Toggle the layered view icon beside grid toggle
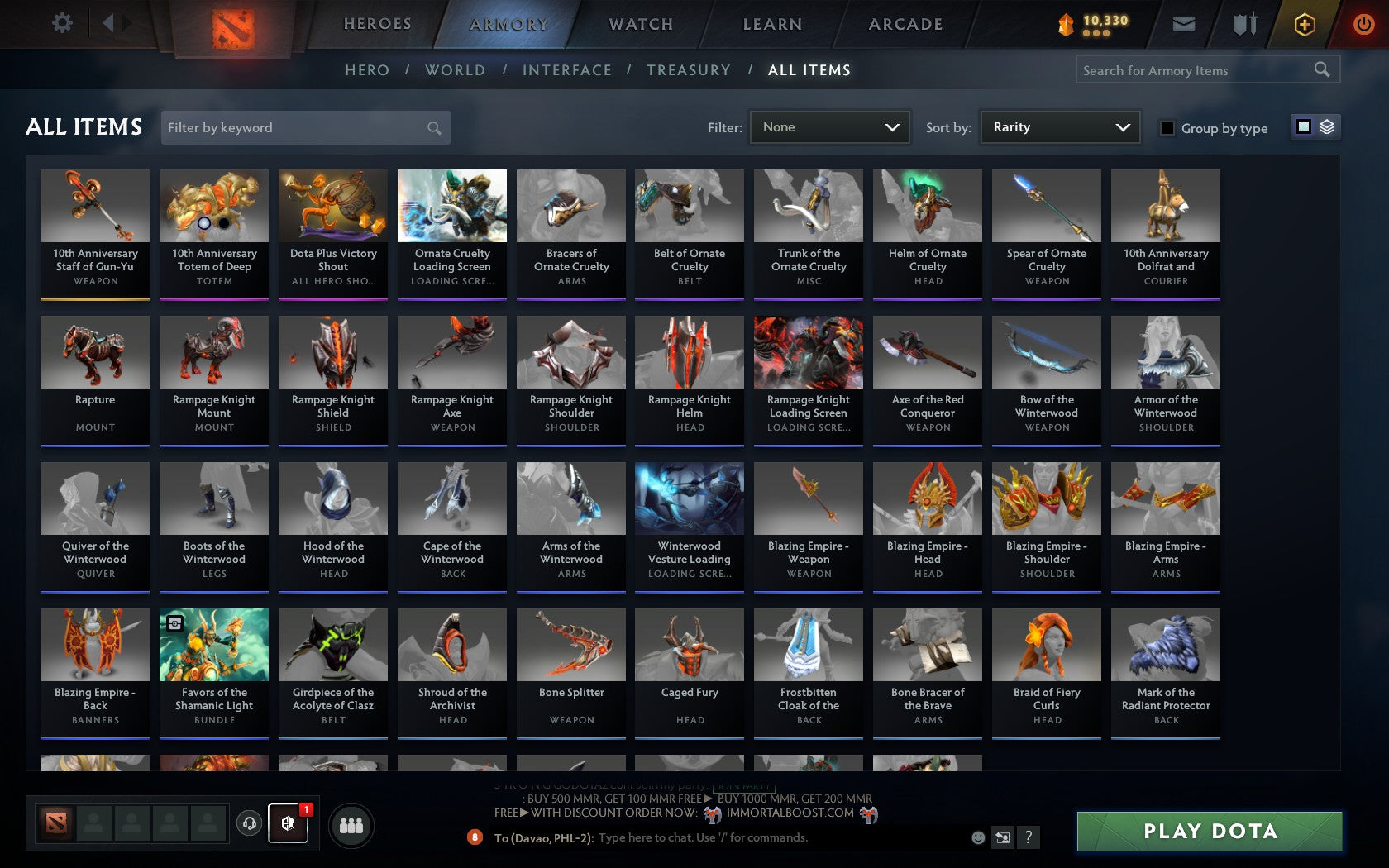 (1326, 127)
